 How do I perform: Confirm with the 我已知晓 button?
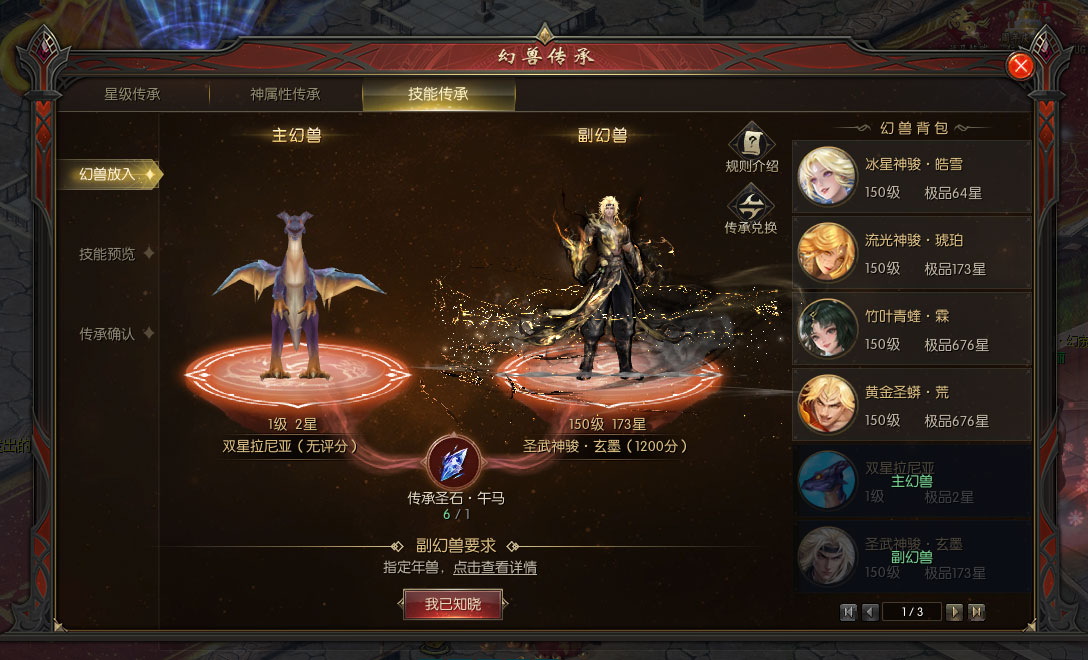click(453, 604)
